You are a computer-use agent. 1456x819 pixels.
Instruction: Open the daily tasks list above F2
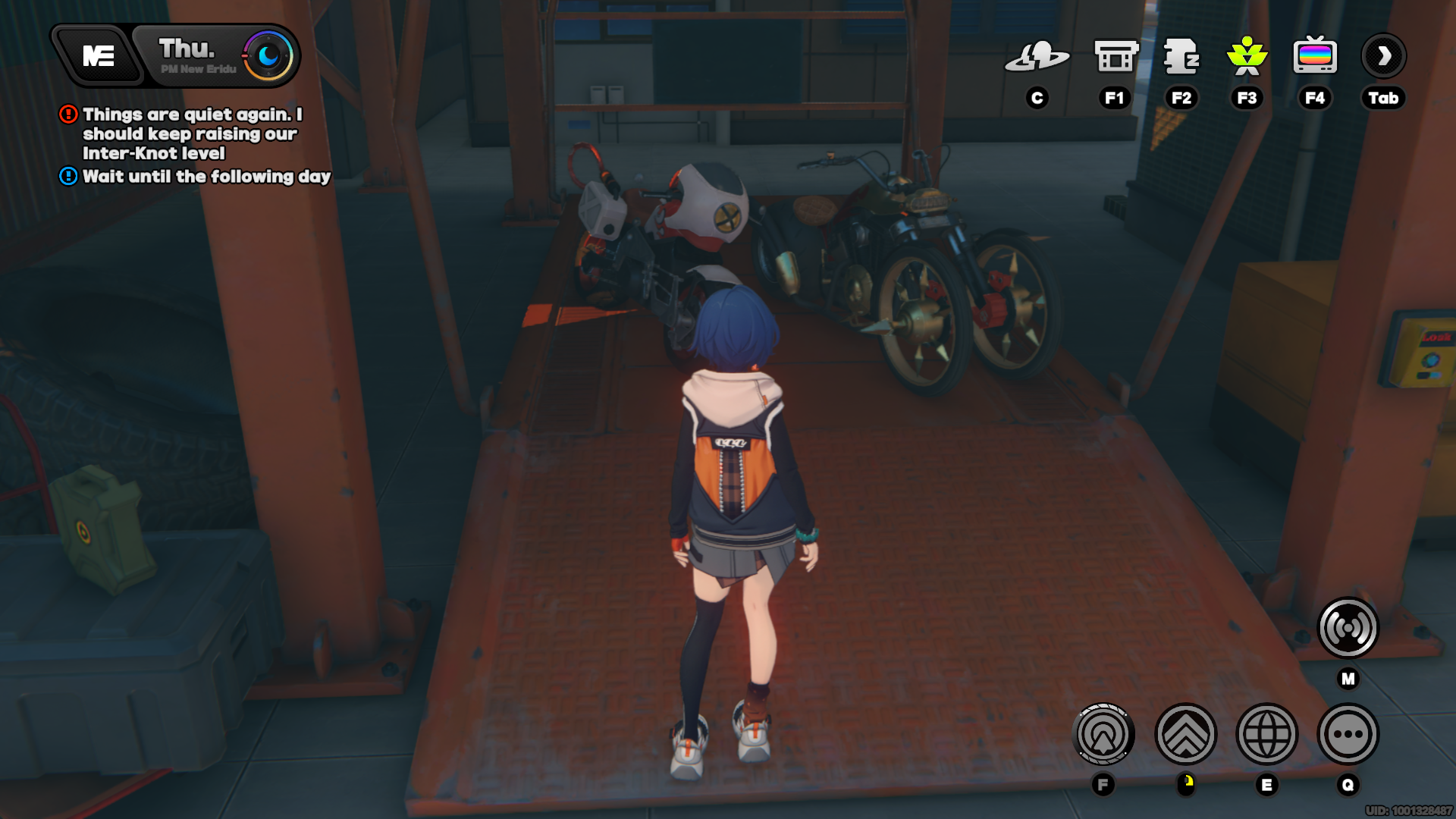[1181, 57]
